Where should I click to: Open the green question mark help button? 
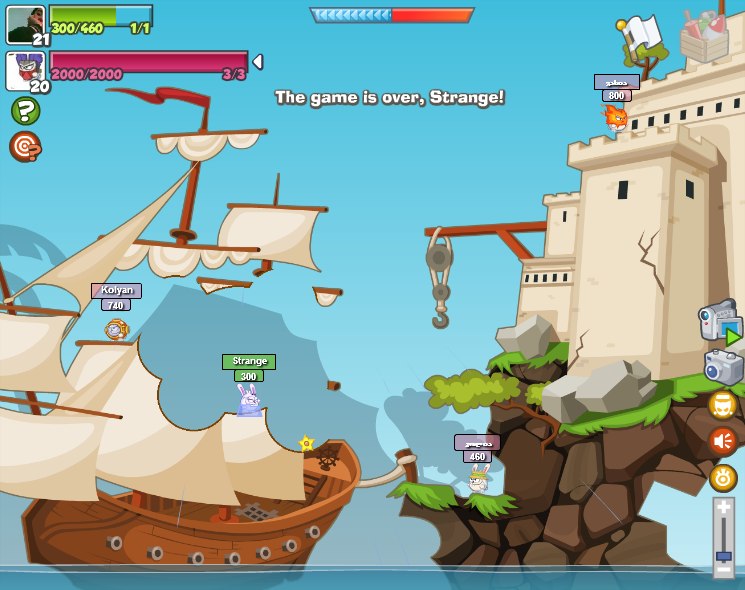(25, 110)
